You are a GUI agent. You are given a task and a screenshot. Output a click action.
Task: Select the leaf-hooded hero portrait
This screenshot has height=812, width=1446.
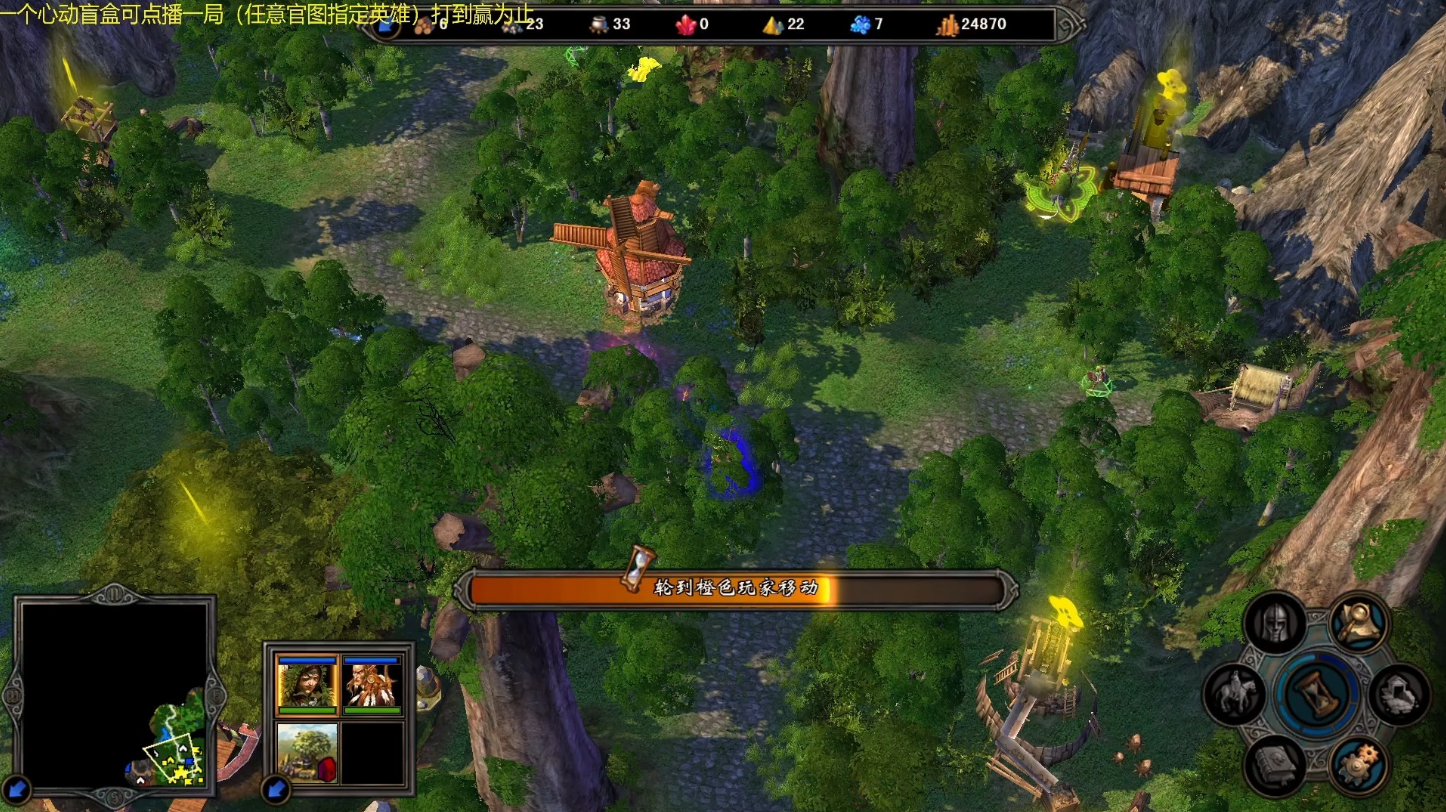[306, 684]
